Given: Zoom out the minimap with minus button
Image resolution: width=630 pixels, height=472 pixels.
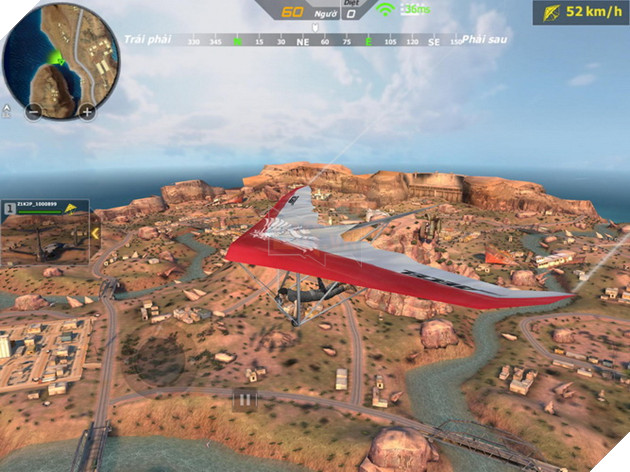Looking at the screenshot, I should point(33,112).
